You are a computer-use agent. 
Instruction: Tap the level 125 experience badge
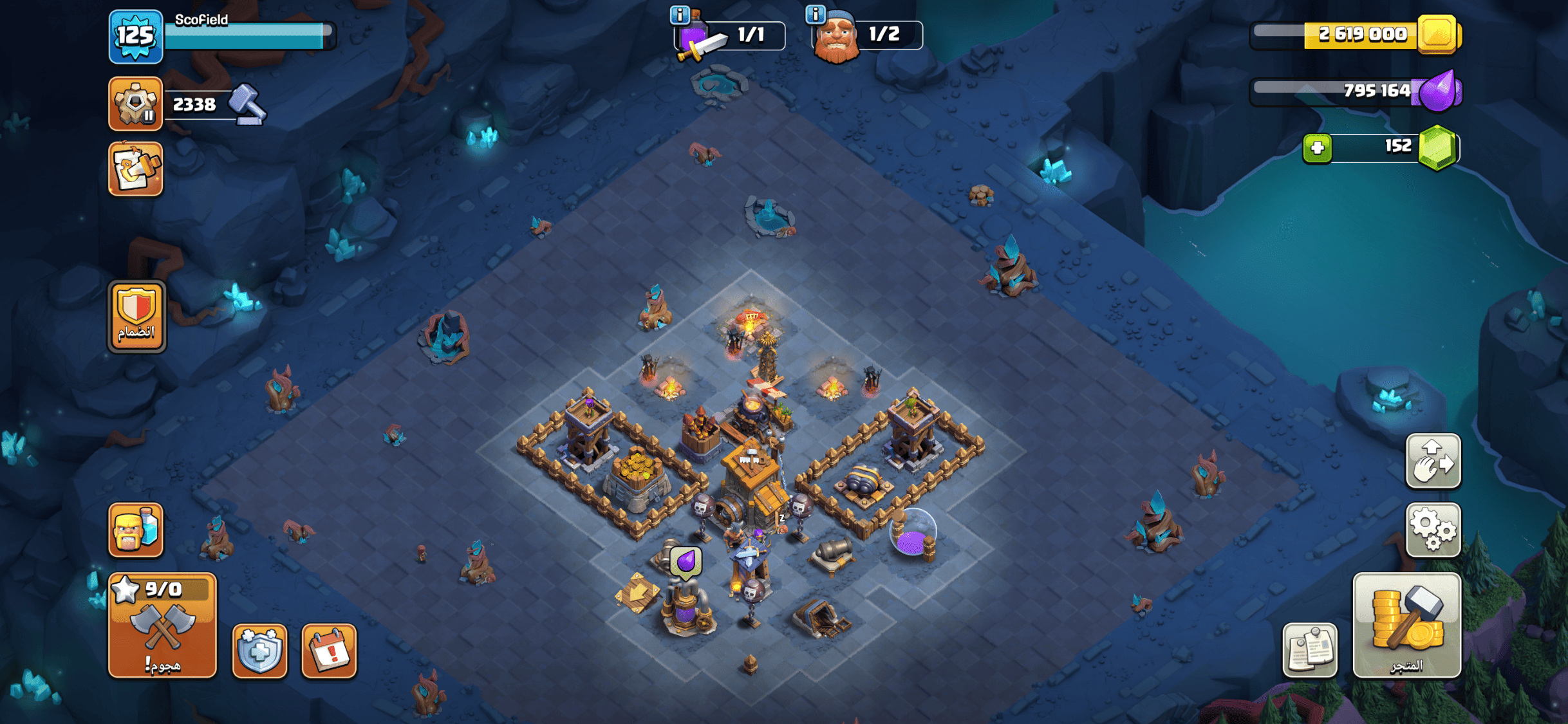click(135, 36)
